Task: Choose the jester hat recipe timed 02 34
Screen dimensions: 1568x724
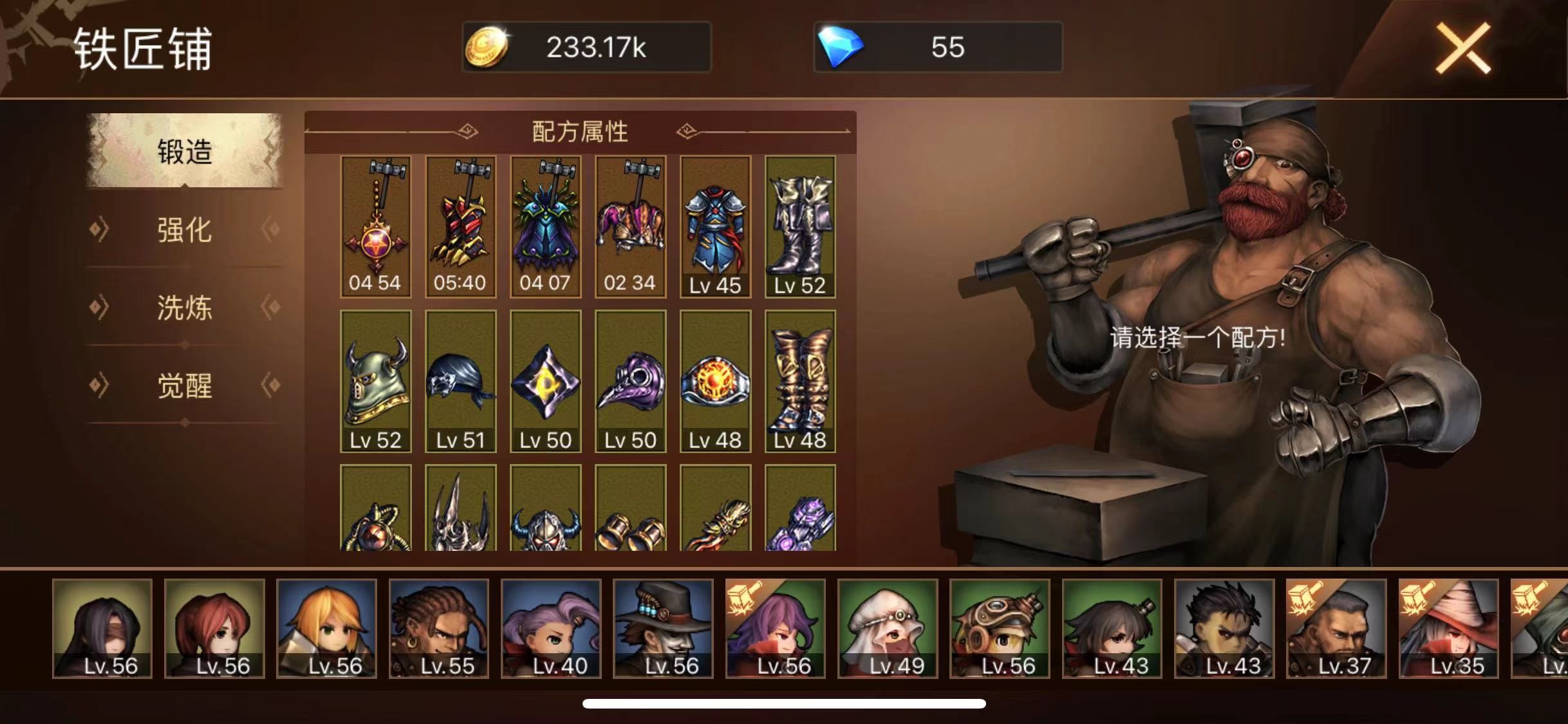Action: click(x=630, y=227)
